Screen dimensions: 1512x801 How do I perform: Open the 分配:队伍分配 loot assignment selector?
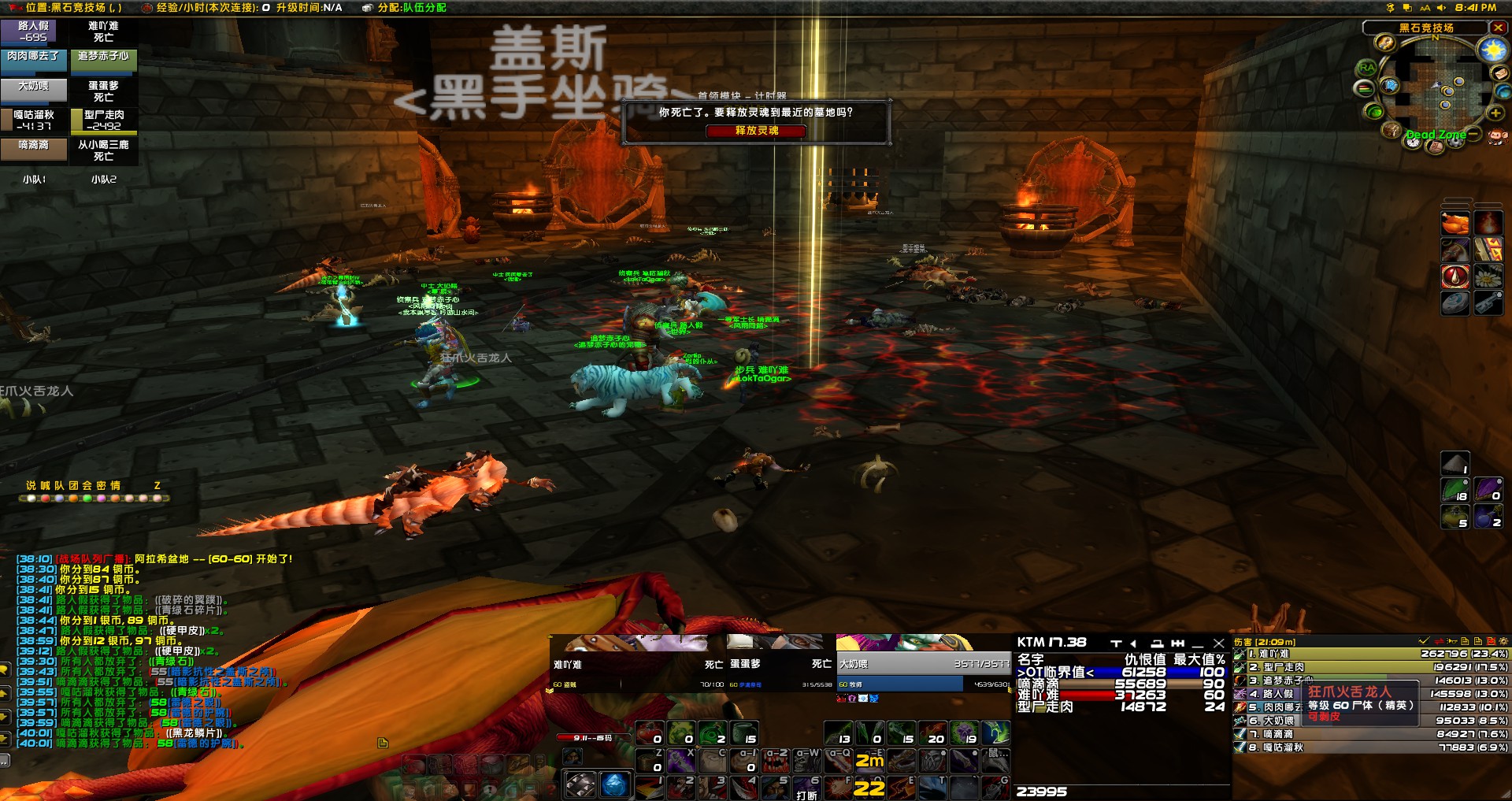pos(409,9)
